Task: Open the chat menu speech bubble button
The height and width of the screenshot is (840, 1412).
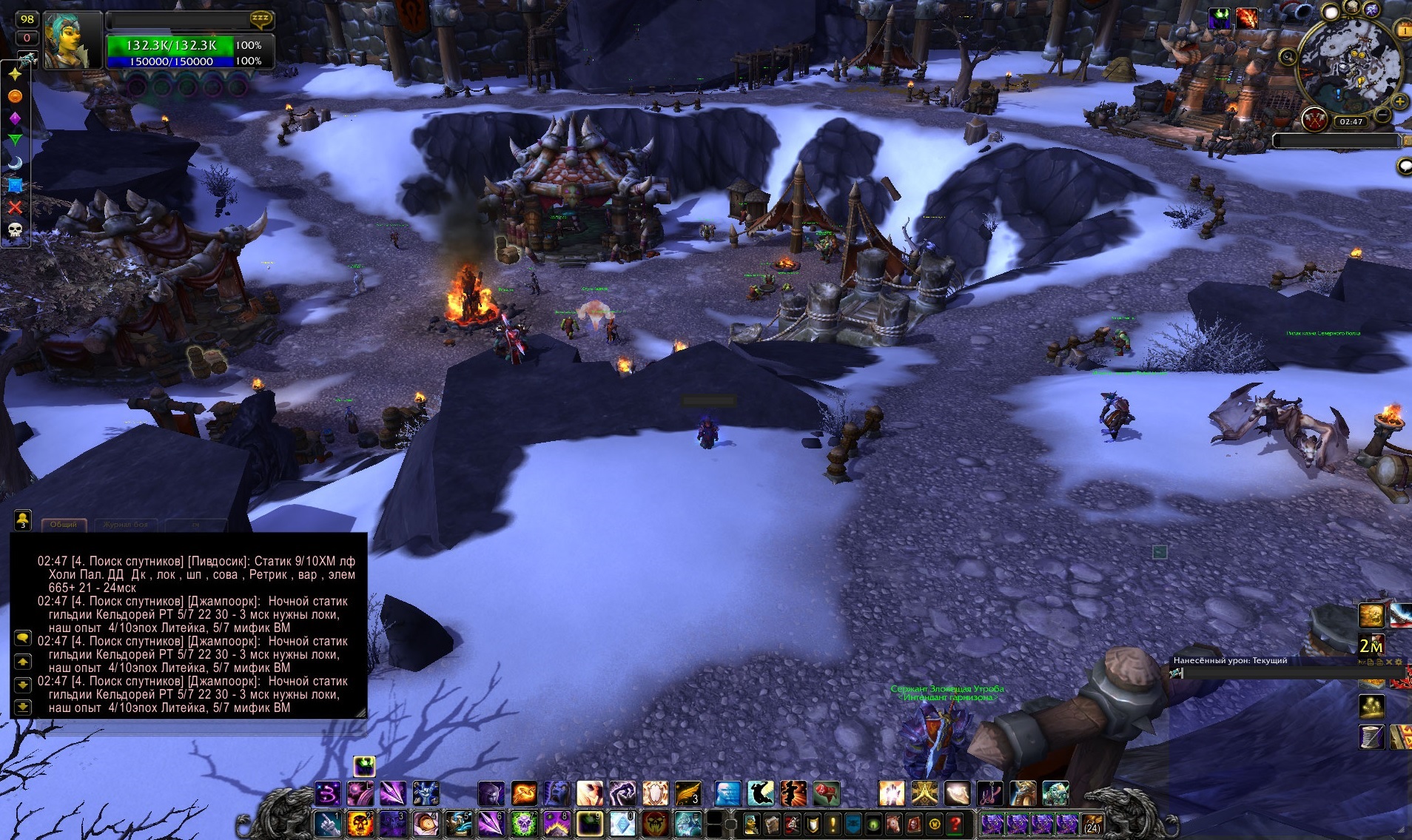Action: [x=23, y=638]
